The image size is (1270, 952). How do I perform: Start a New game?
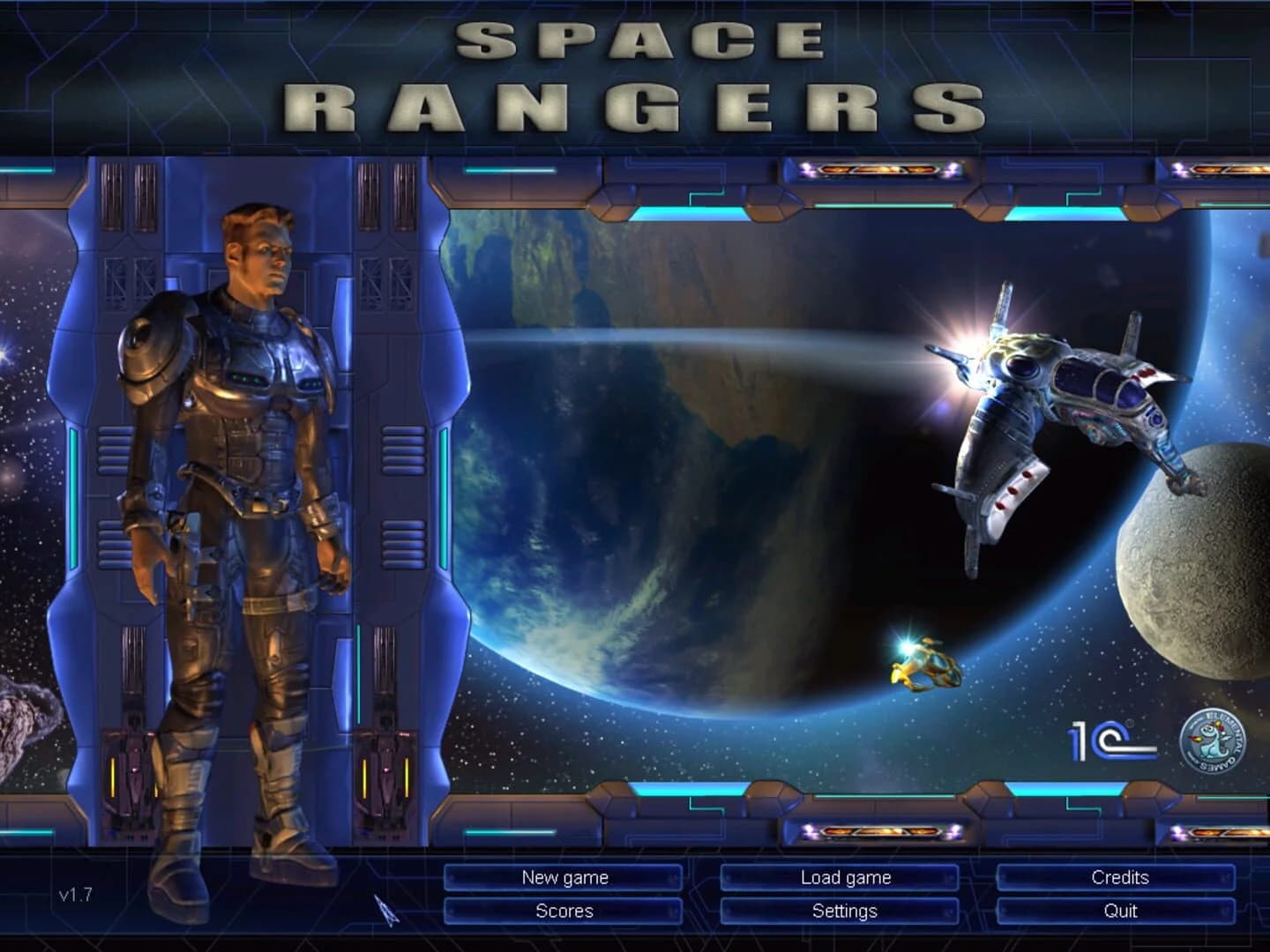pos(565,878)
